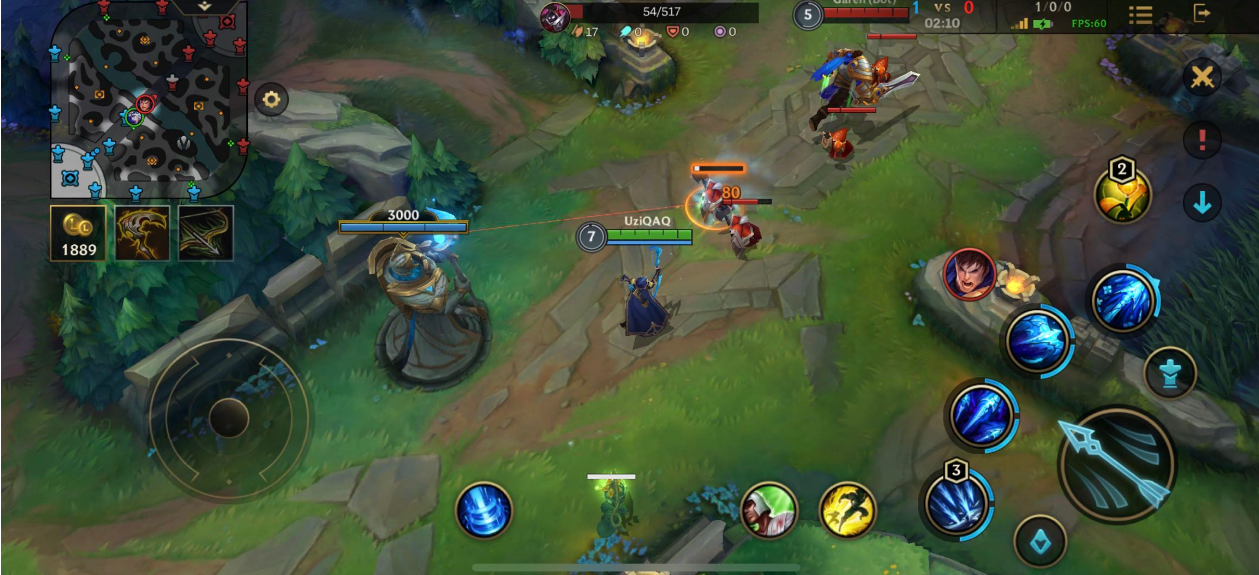Target Garen using his portrait icon
Image resolution: width=1259 pixels, height=575 pixels.
(x=968, y=274)
